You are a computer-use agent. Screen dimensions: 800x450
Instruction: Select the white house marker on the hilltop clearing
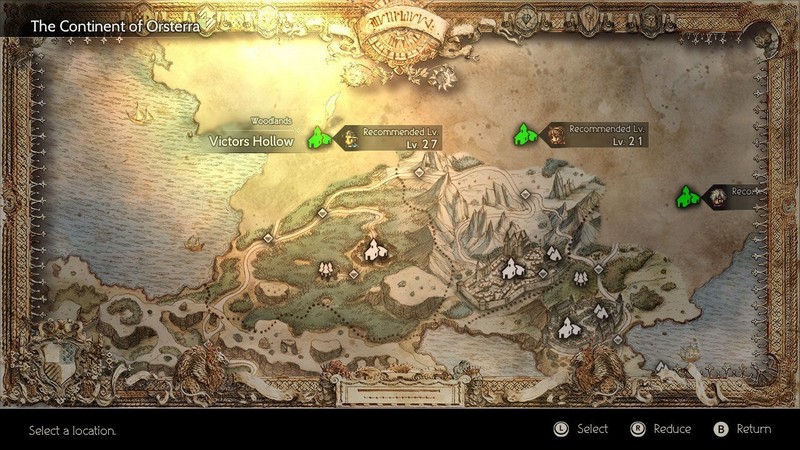[372, 248]
